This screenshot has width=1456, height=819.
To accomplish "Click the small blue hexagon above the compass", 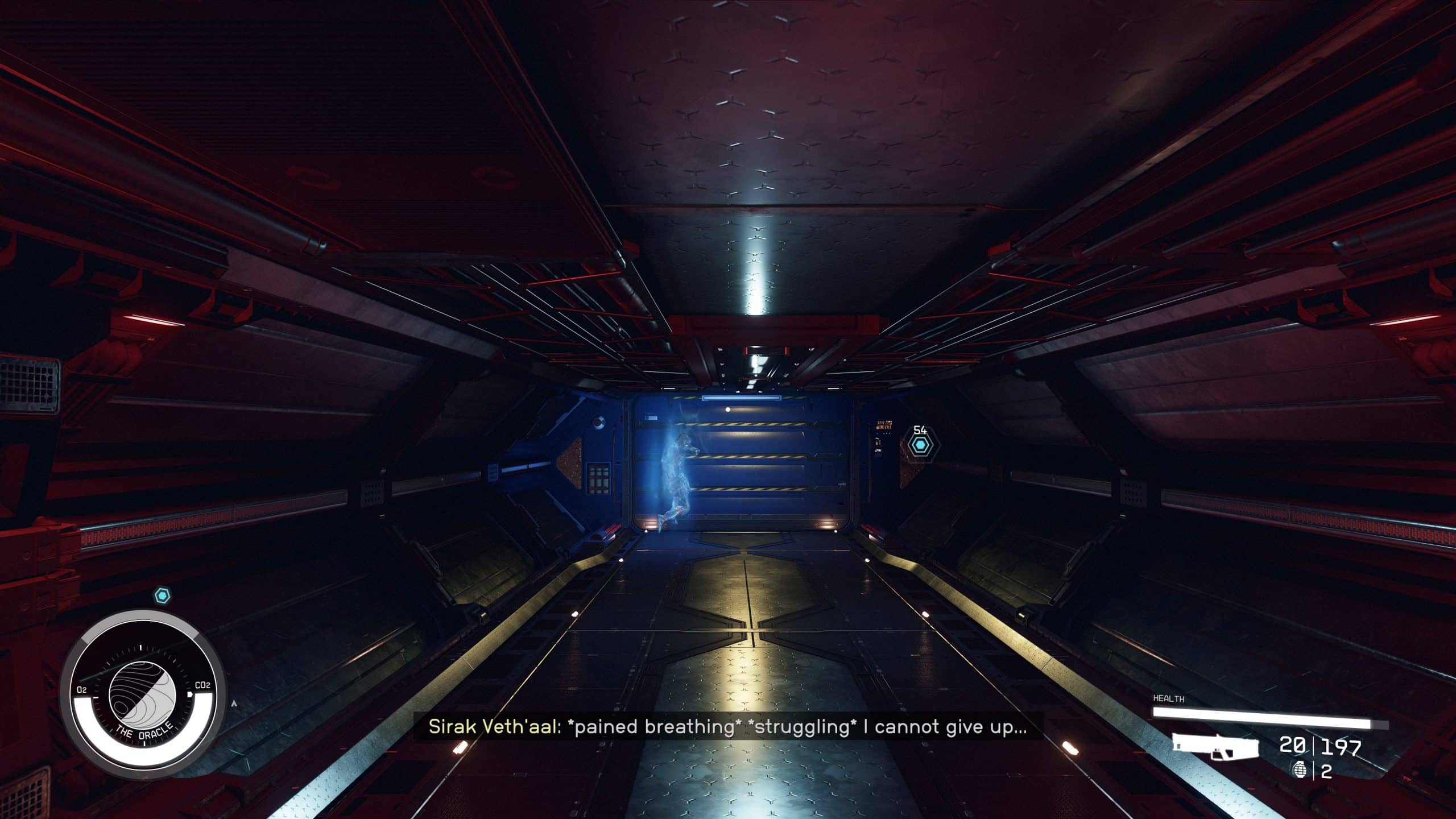I will (x=163, y=596).
